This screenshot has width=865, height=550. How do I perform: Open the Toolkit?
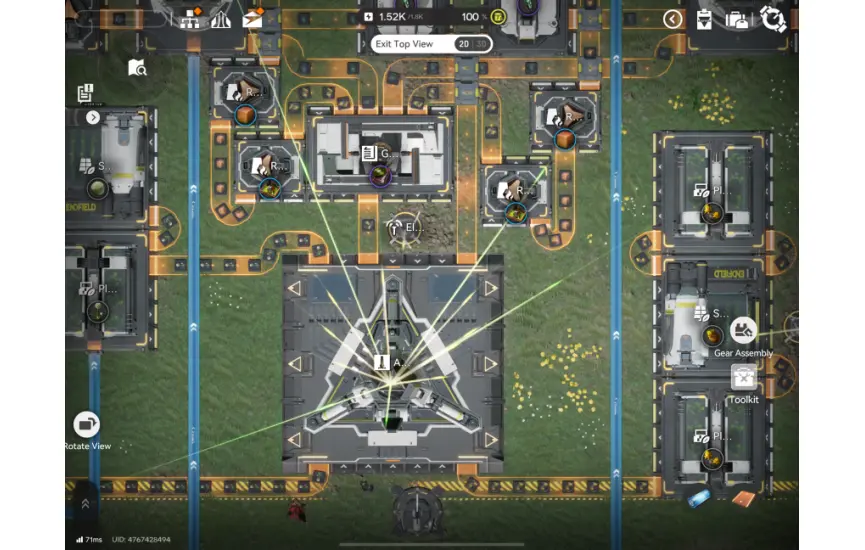(x=744, y=378)
